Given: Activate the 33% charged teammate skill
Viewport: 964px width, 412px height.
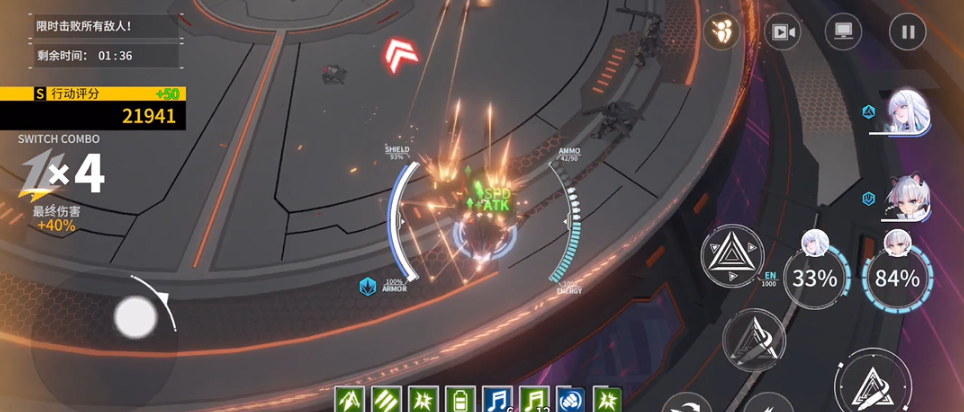Looking at the screenshot, I should tap(814, 277).
